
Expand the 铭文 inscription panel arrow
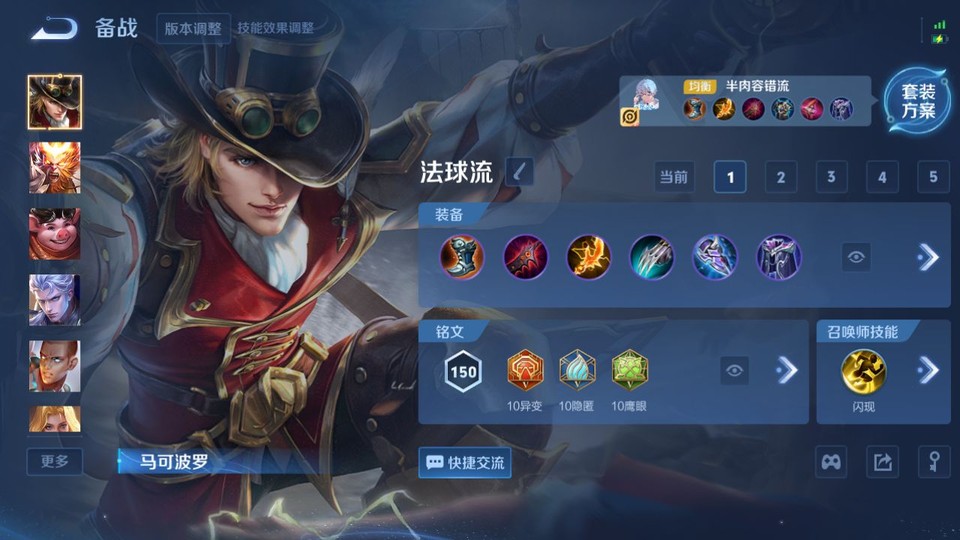(787, 371)
